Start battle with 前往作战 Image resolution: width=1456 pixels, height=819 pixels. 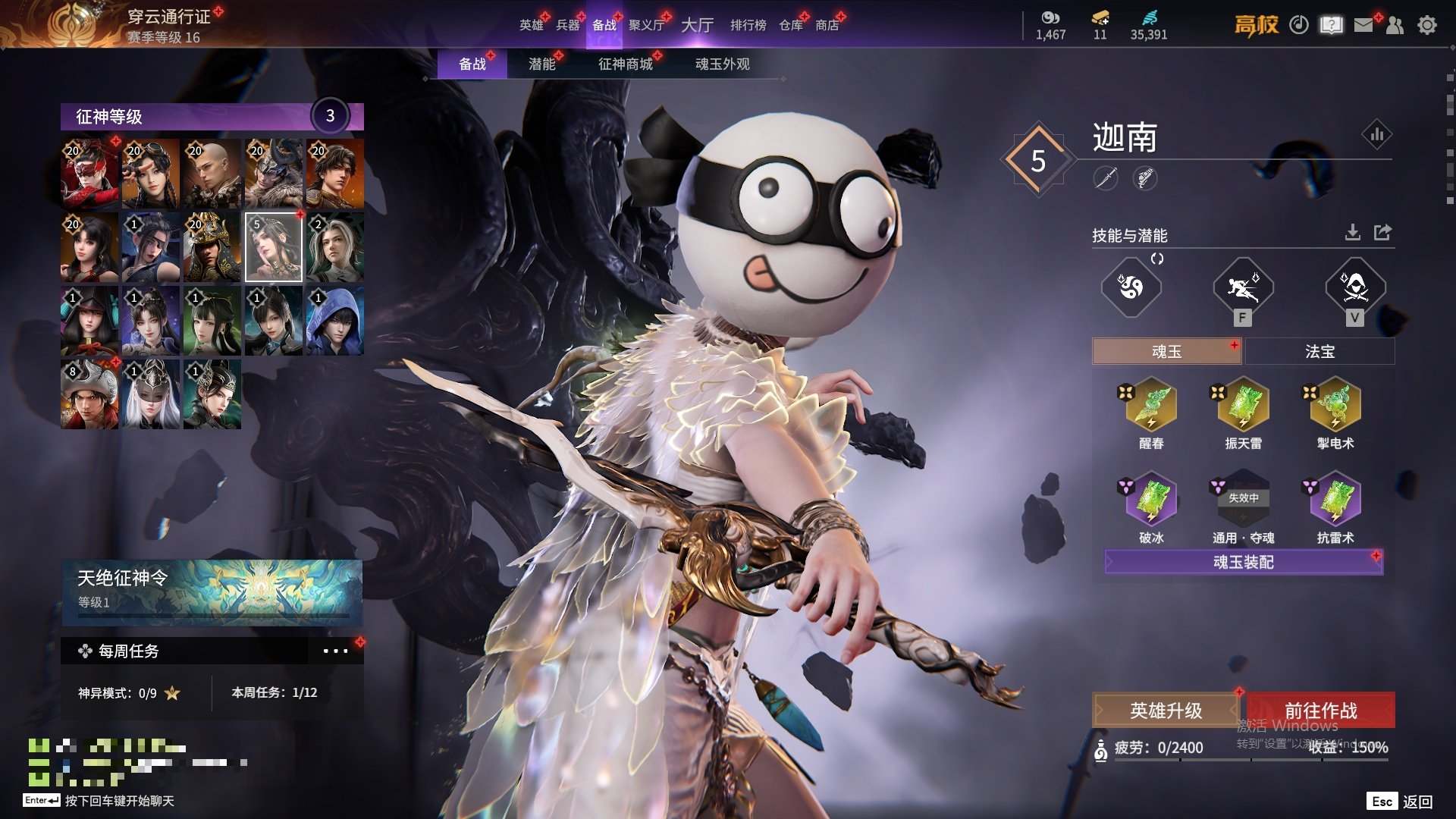(x=1320, y=711)
